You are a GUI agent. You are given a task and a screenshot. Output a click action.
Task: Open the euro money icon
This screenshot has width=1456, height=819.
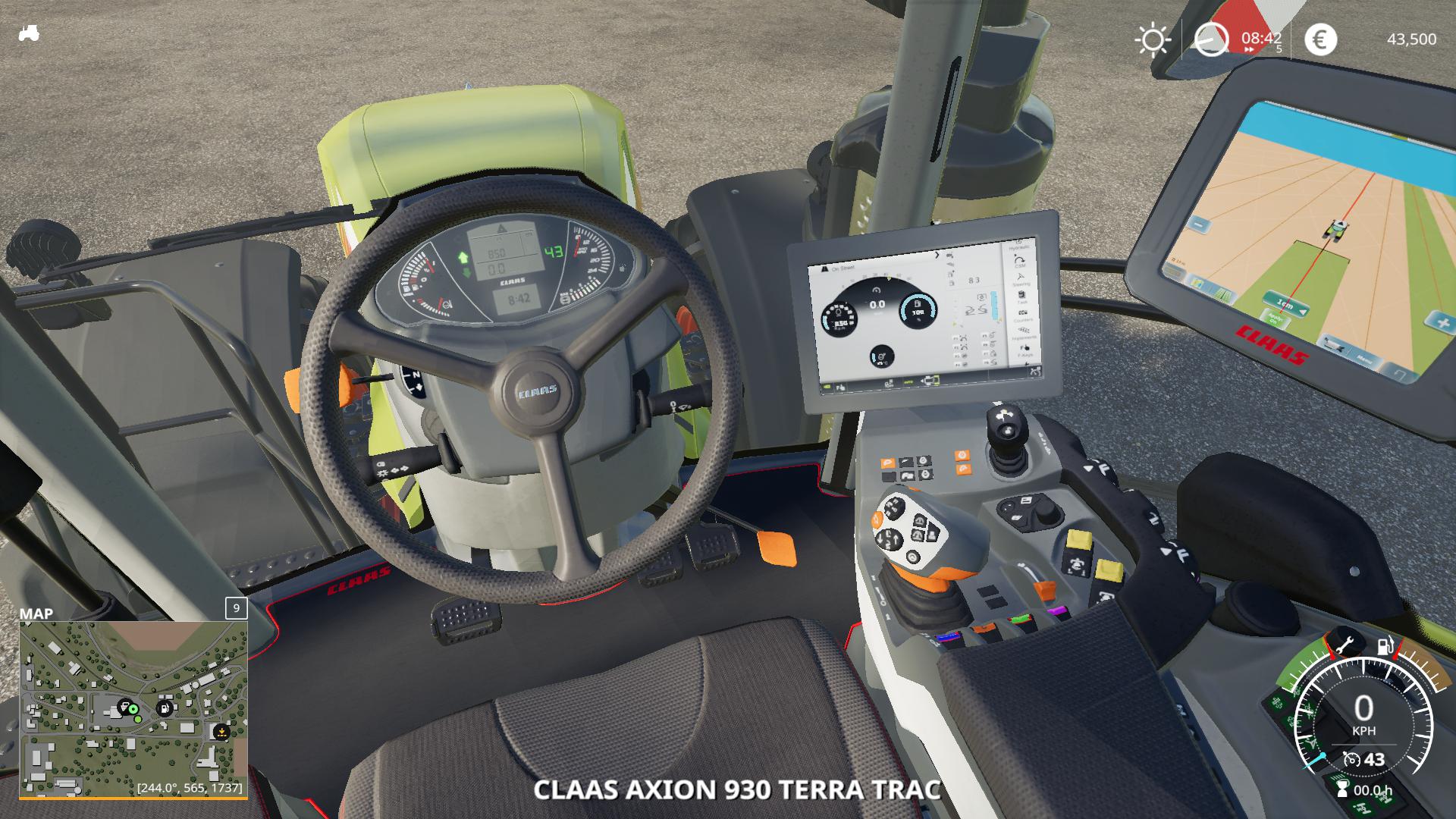click(x=1319, y=39)
